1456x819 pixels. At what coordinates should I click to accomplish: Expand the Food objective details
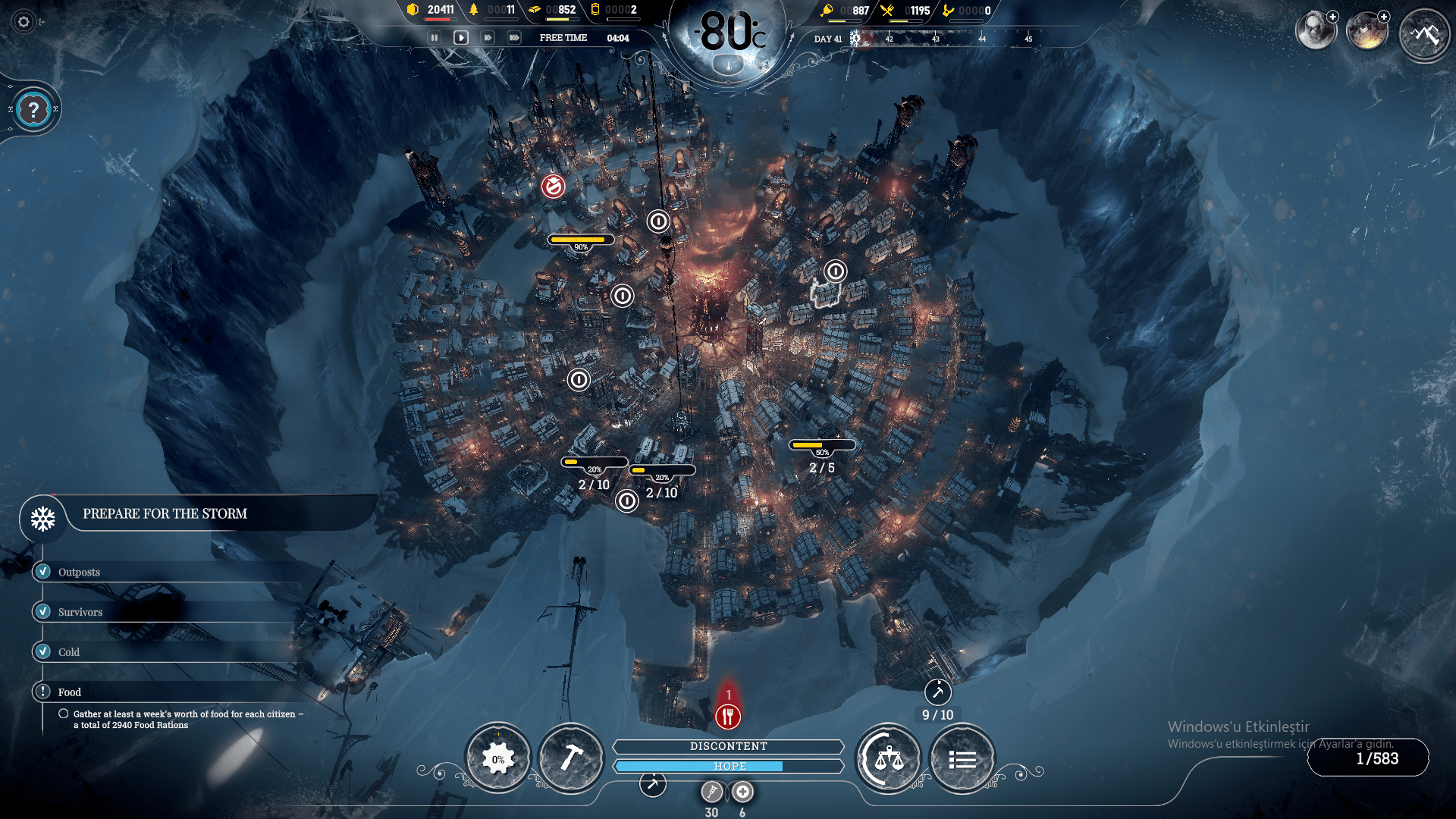pyautogui.click(x=42, y=692)
